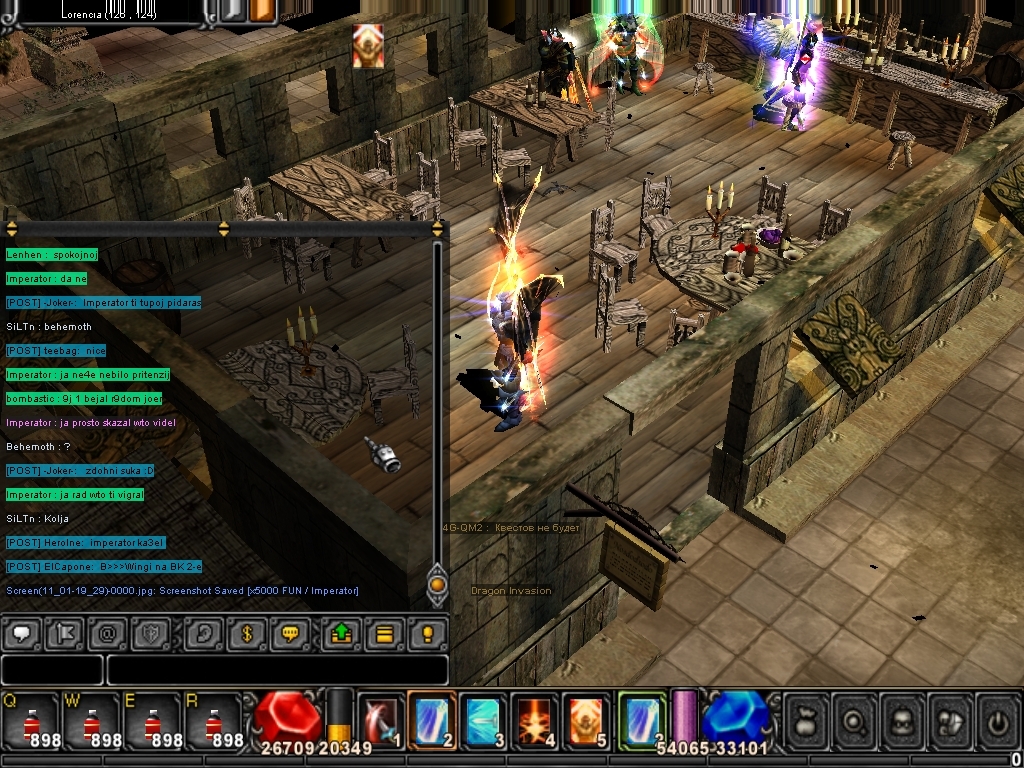
Task: Click the orange button beside the Lorencia coordinates
Action: coord(263,11)
